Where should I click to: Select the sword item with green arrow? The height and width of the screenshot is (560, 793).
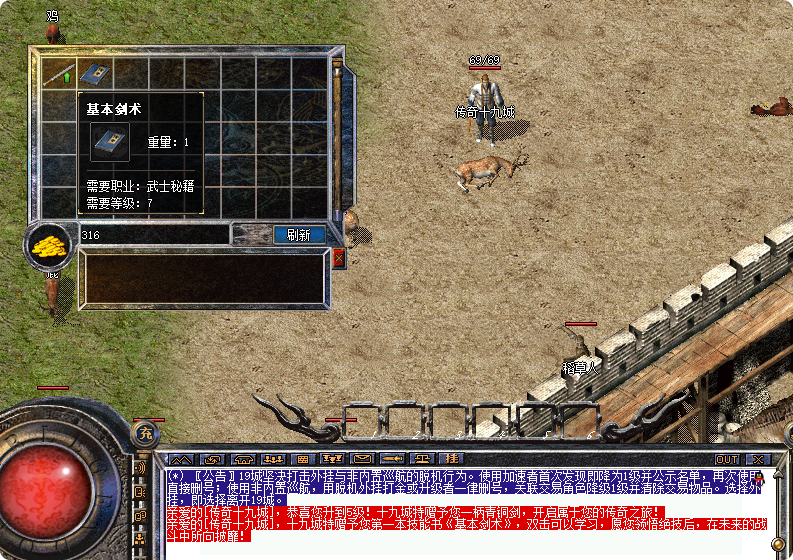point(59,73)
